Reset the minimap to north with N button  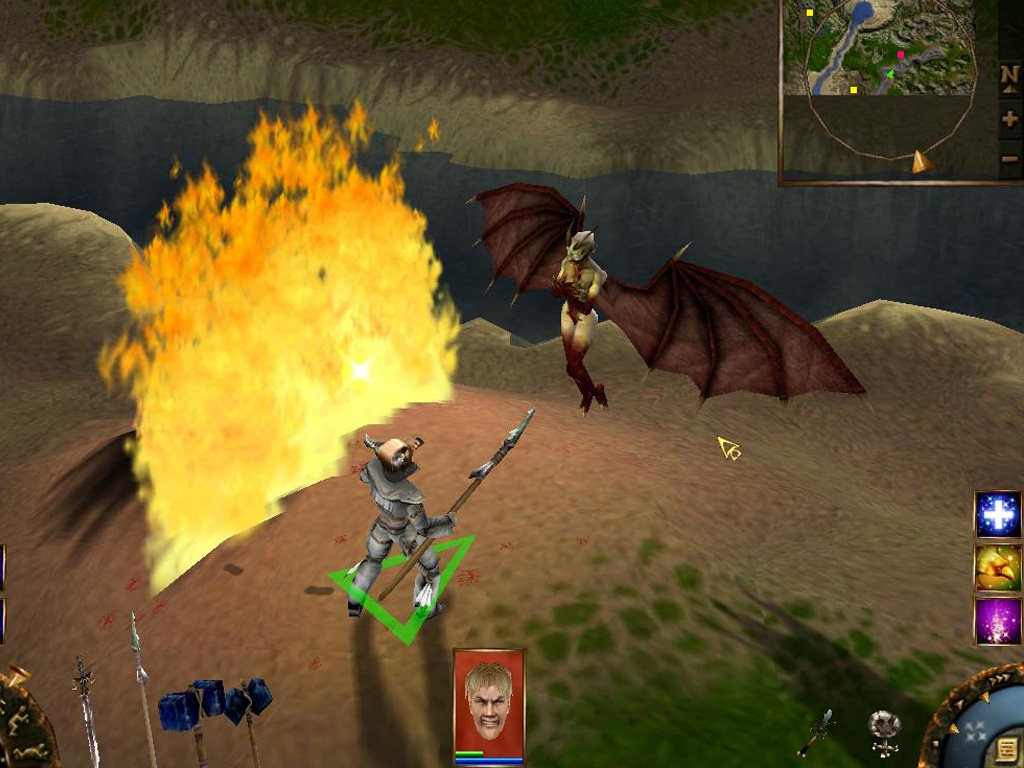[x=1009, y=76]
